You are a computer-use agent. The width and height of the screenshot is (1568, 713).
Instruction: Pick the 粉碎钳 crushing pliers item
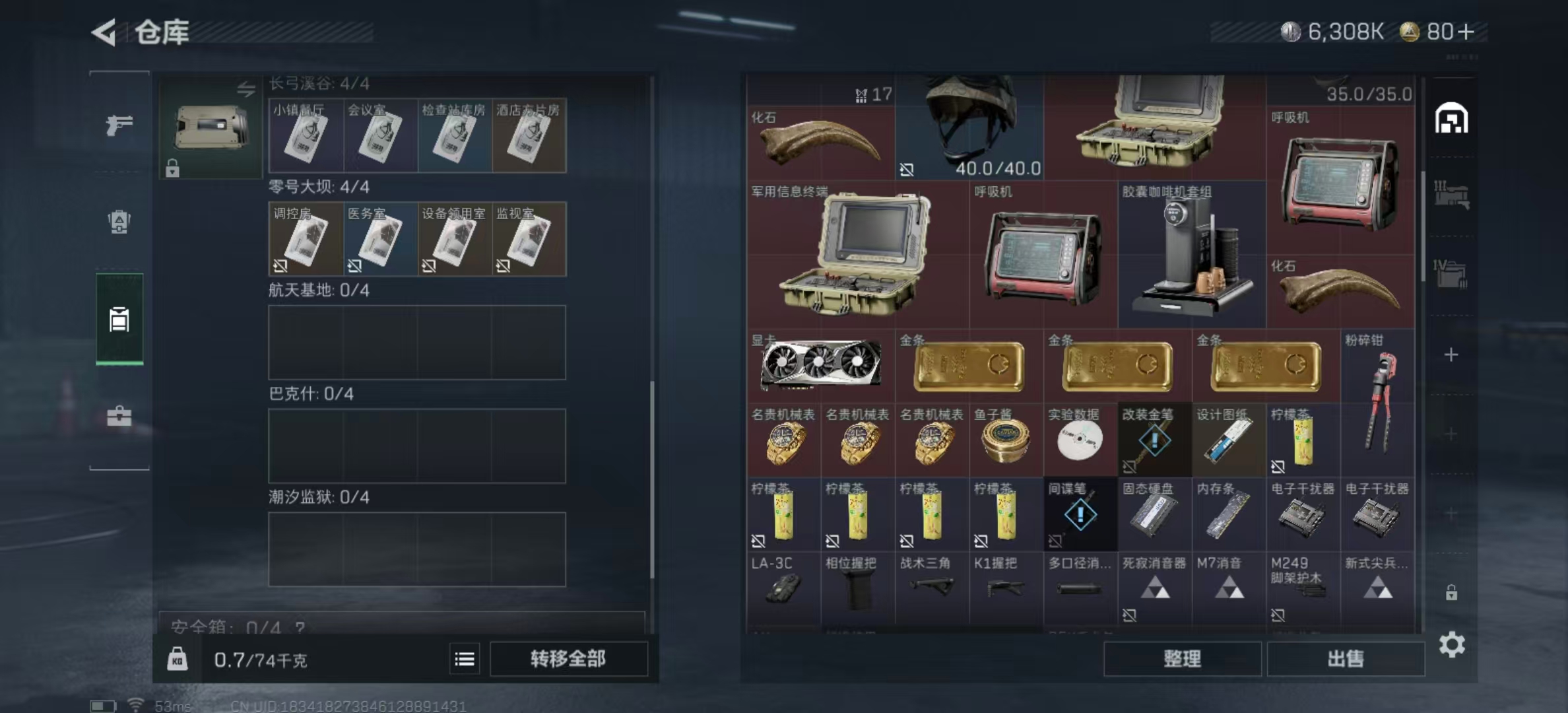(1378, 401)
